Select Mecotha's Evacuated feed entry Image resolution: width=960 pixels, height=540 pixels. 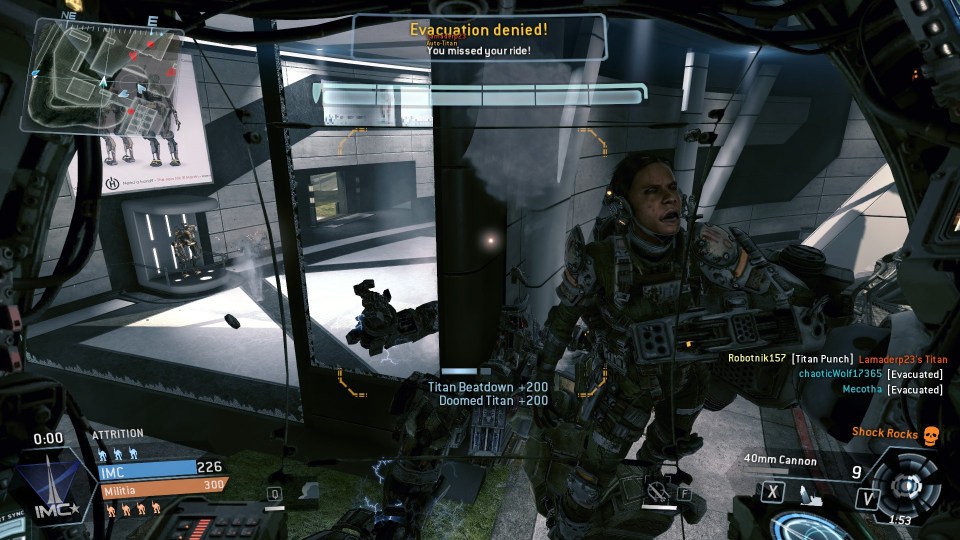click(x=891, y=389)
